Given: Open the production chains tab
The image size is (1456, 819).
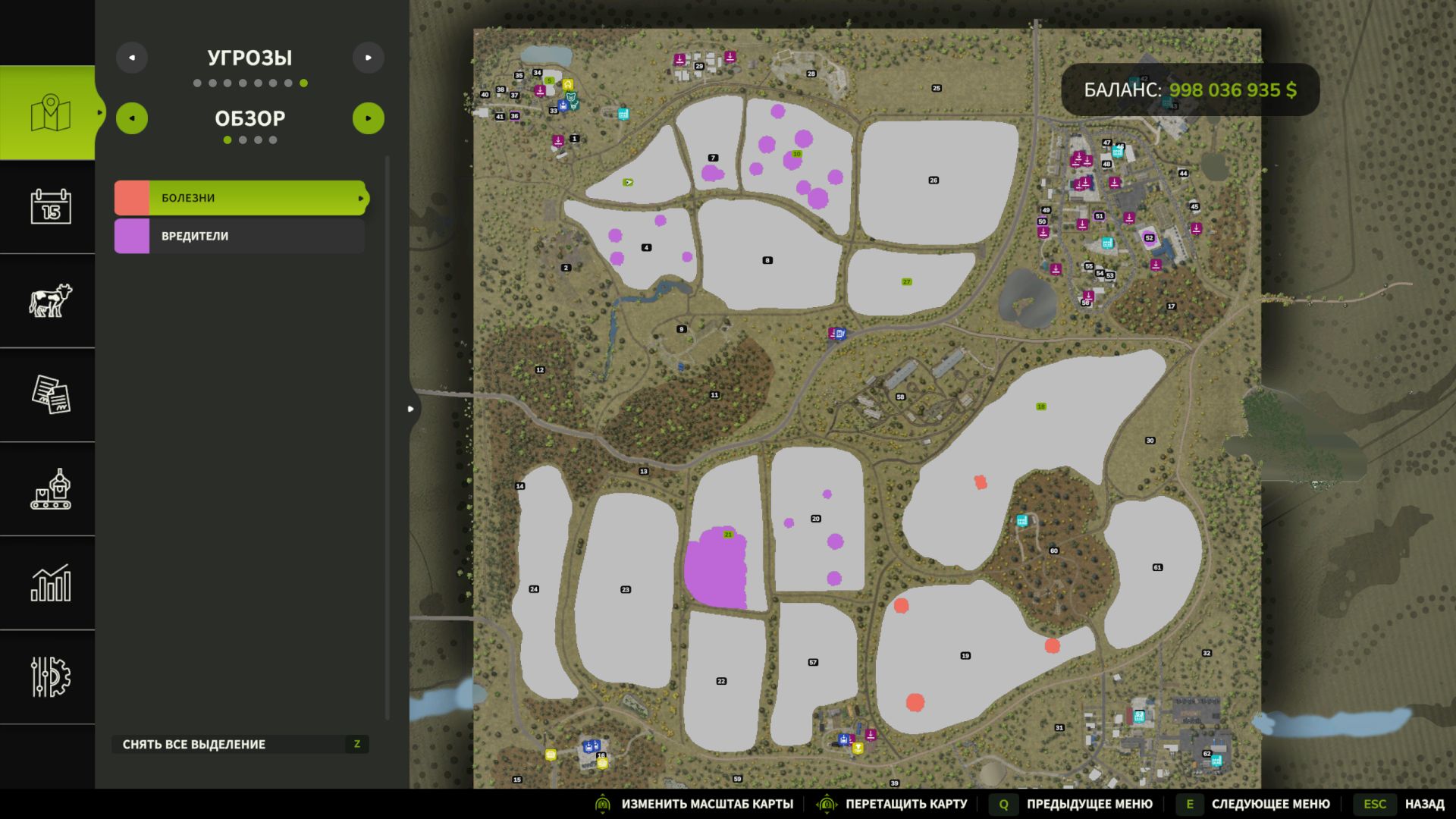Looking at the screenshot, I should (x=50, y=488).
